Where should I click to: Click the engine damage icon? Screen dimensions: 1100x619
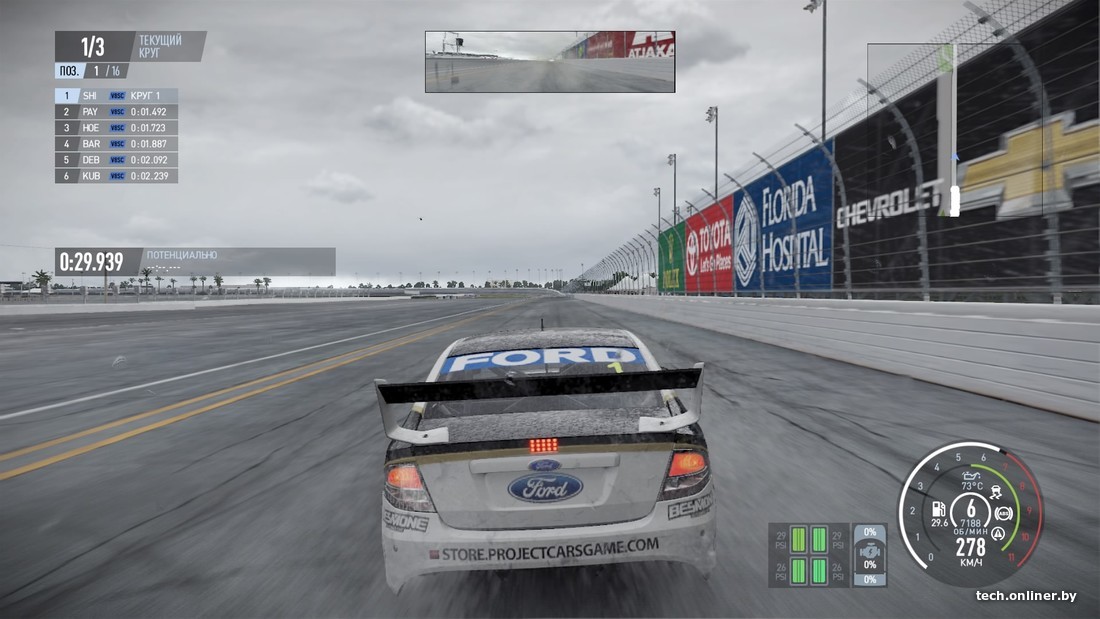click(871, 550)
